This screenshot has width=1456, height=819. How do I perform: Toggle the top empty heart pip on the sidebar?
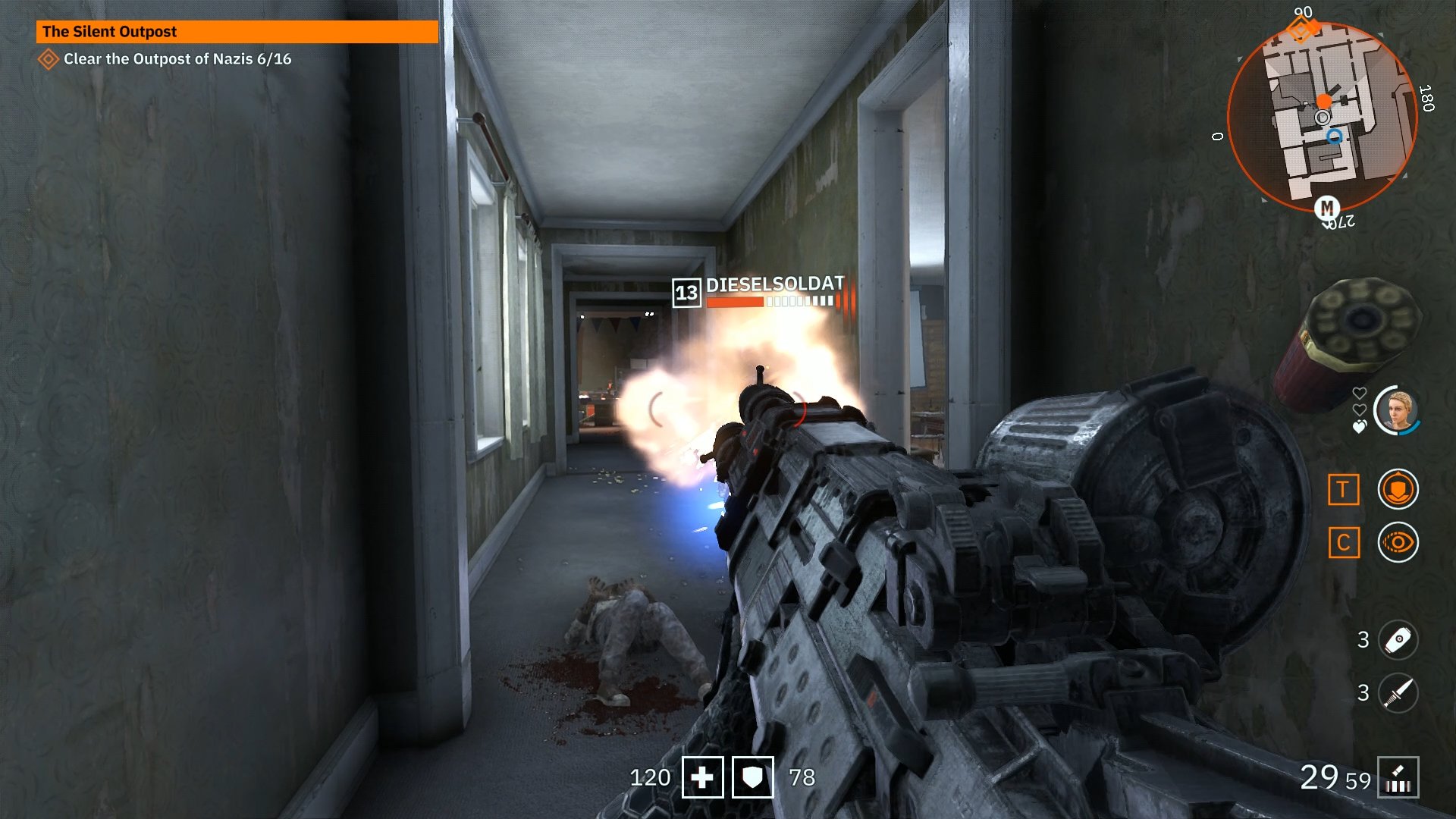click(x=1360, y=391)
